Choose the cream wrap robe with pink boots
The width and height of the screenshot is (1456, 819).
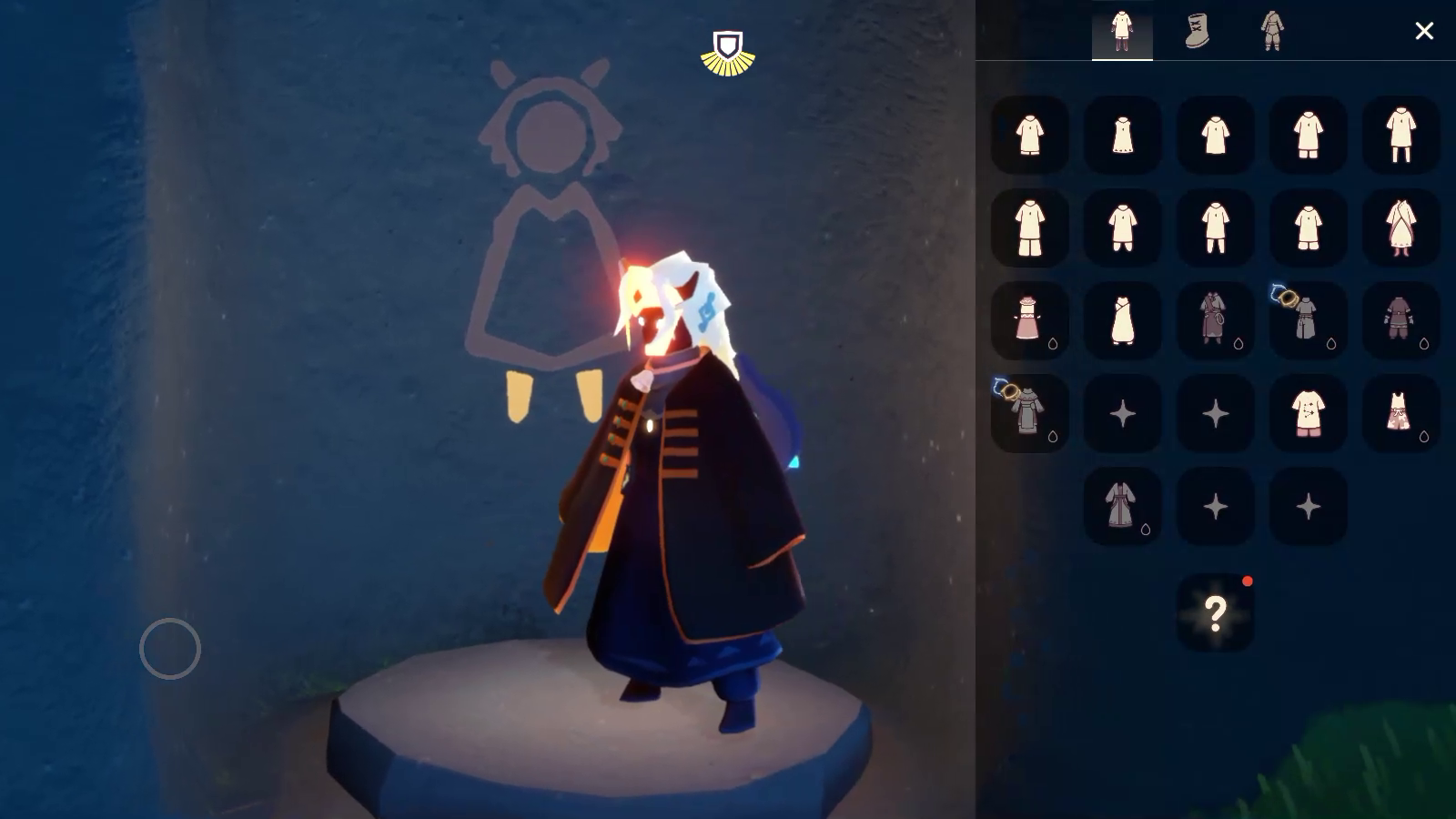point(1400,227)
